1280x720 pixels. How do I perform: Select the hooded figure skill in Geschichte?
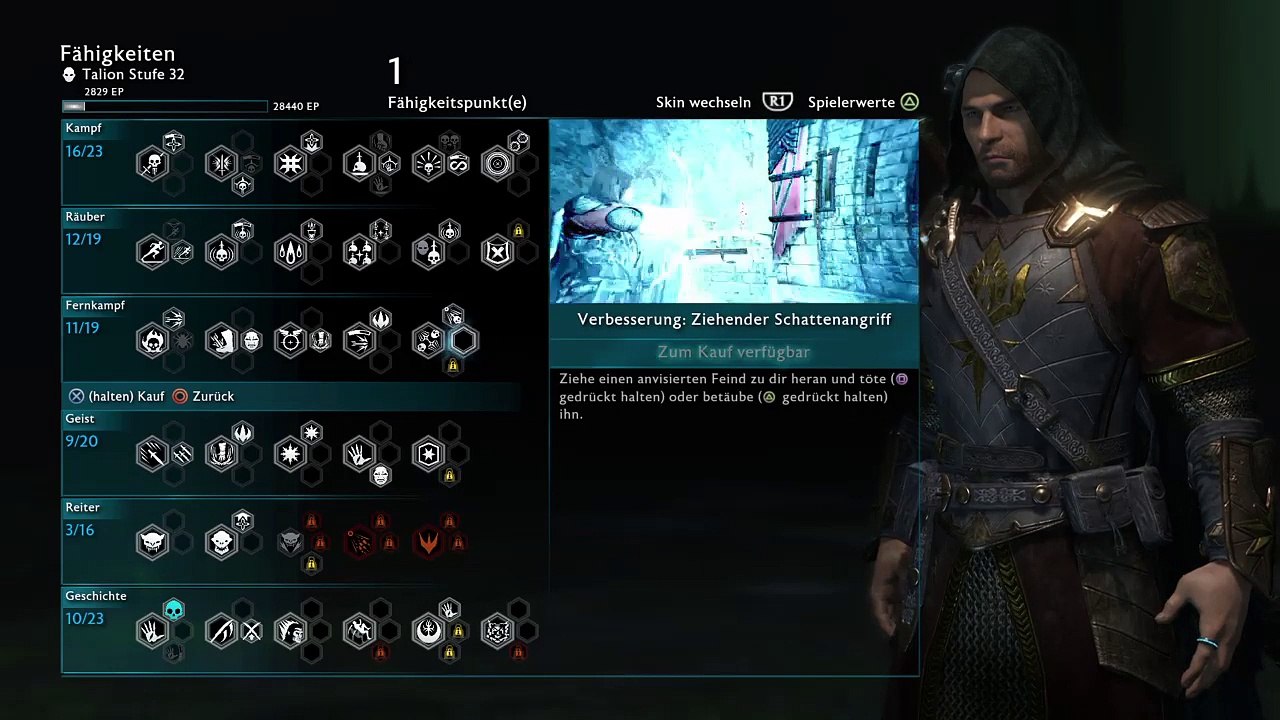point(290,631)
